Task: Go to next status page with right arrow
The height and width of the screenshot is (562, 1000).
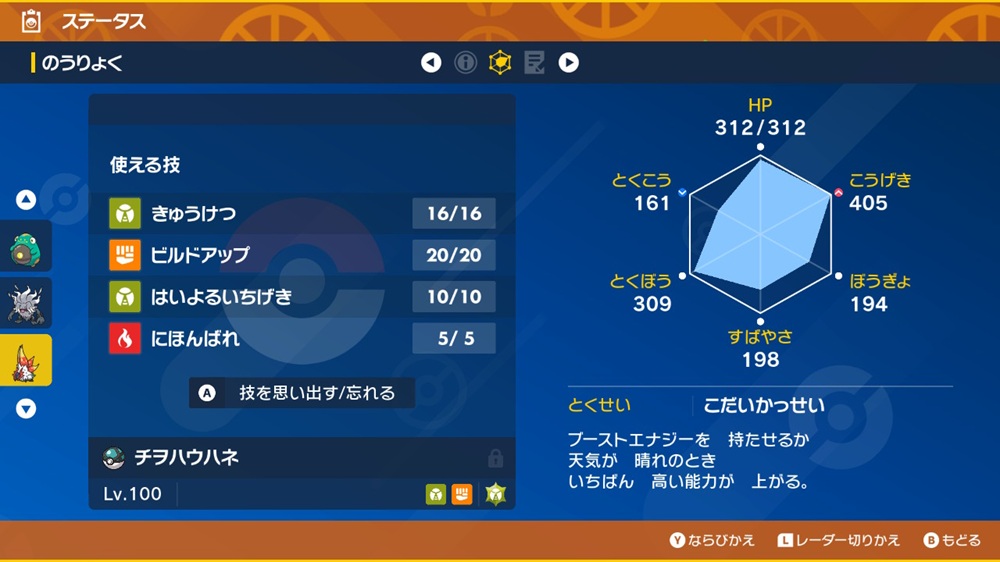Action: coord(568,63)
